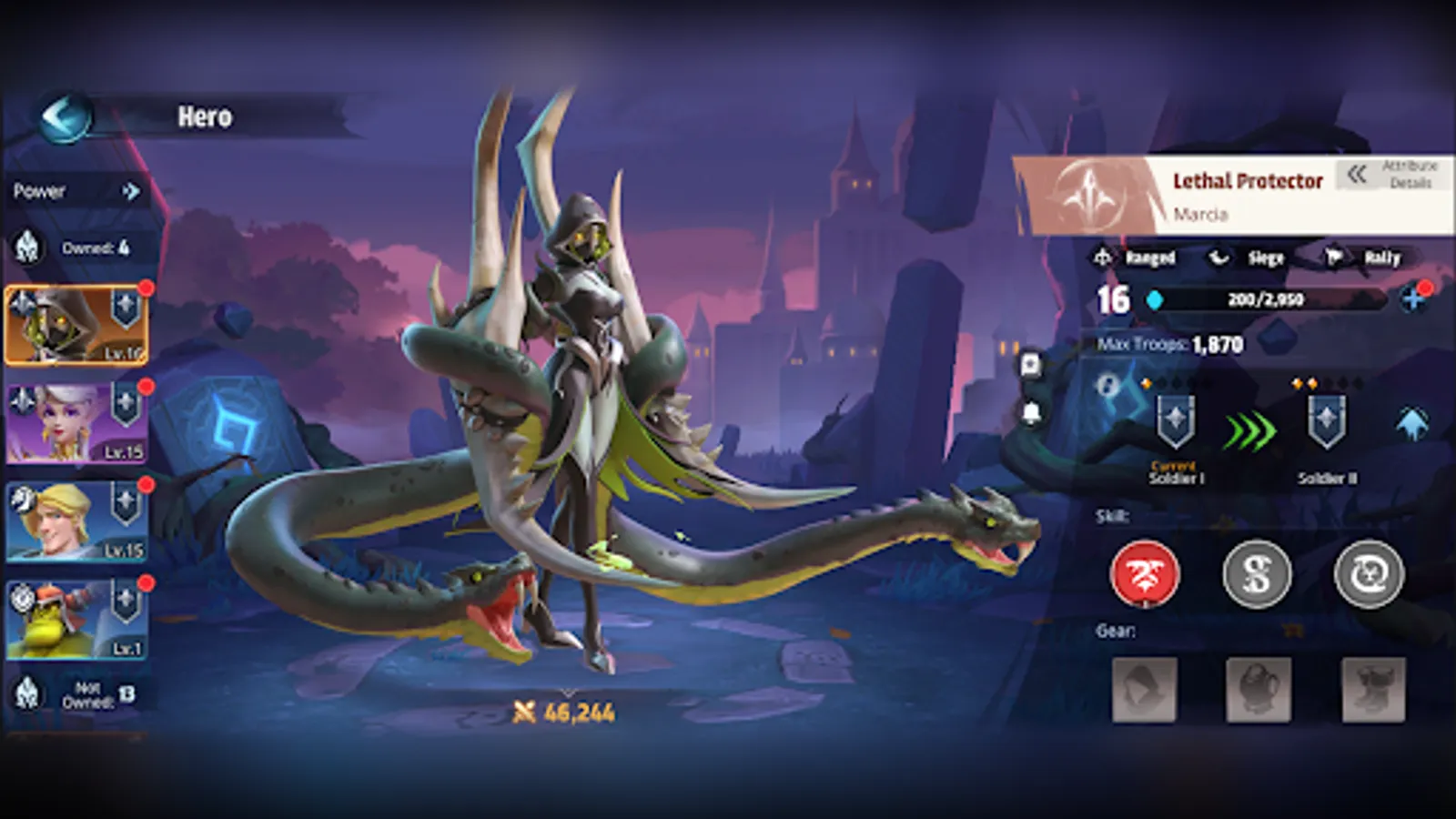Open the boots gear slot
The width and height of the screenshot is (1456, 819).
(x=1373, y=690)
